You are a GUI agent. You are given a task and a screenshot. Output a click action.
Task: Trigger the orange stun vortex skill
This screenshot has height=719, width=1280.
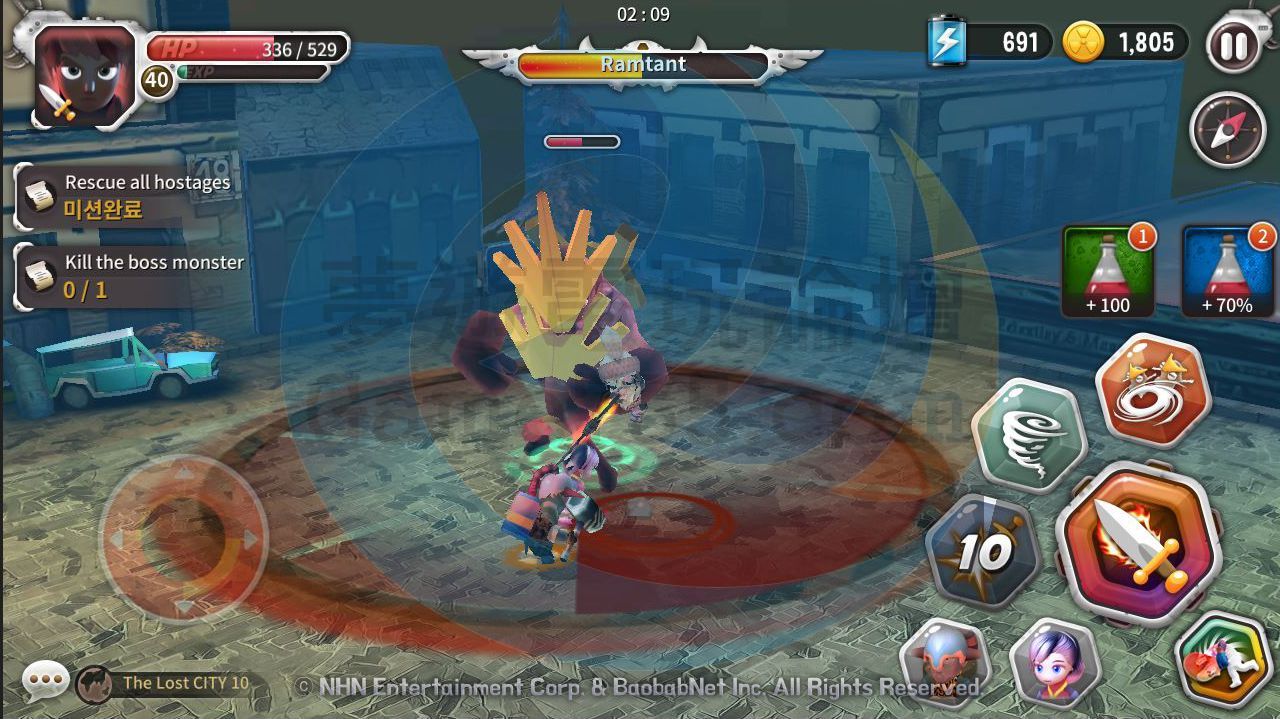click(x=1153, y=390)
